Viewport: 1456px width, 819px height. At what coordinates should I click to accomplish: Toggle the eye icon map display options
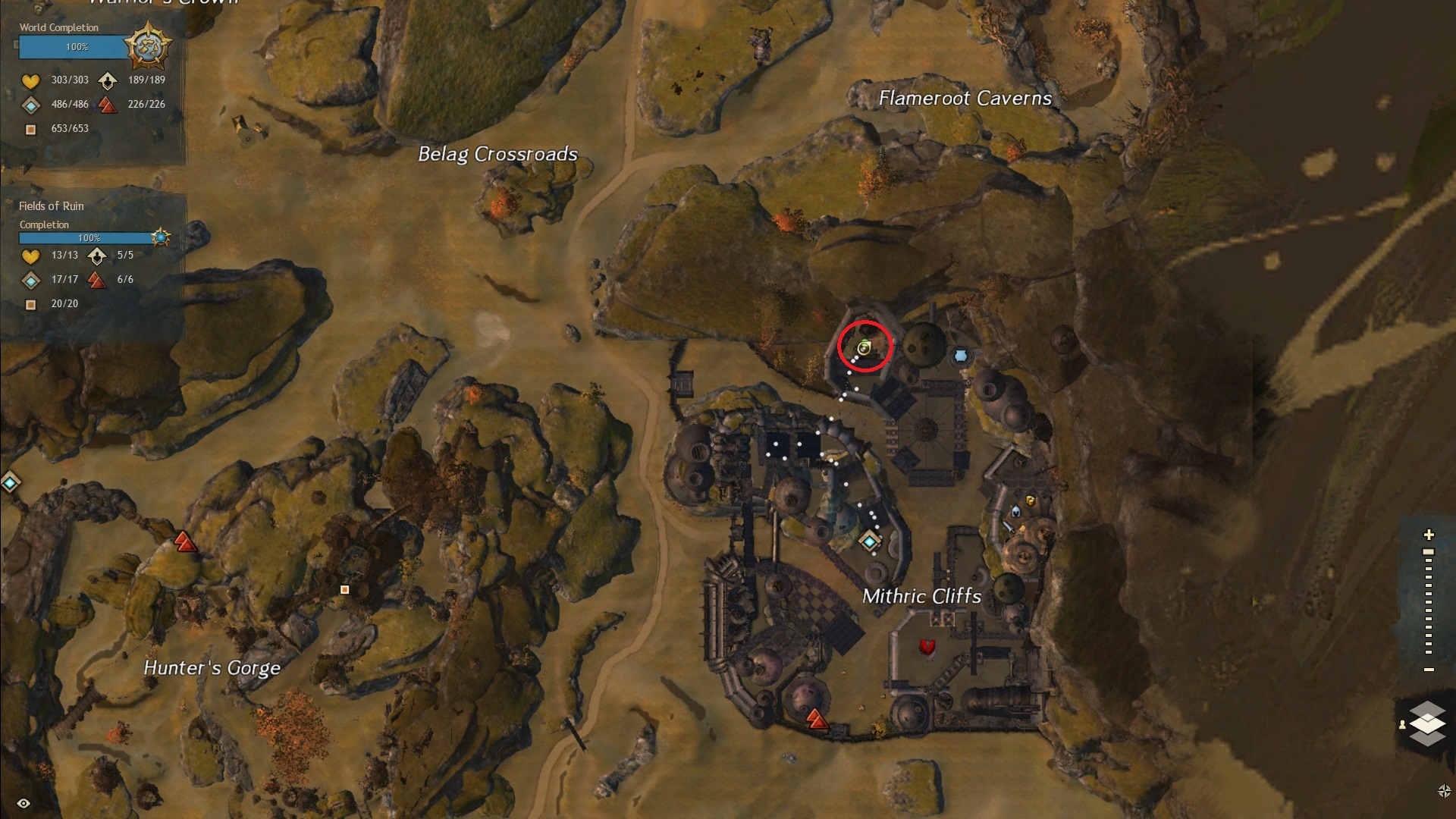pos(24,803)
